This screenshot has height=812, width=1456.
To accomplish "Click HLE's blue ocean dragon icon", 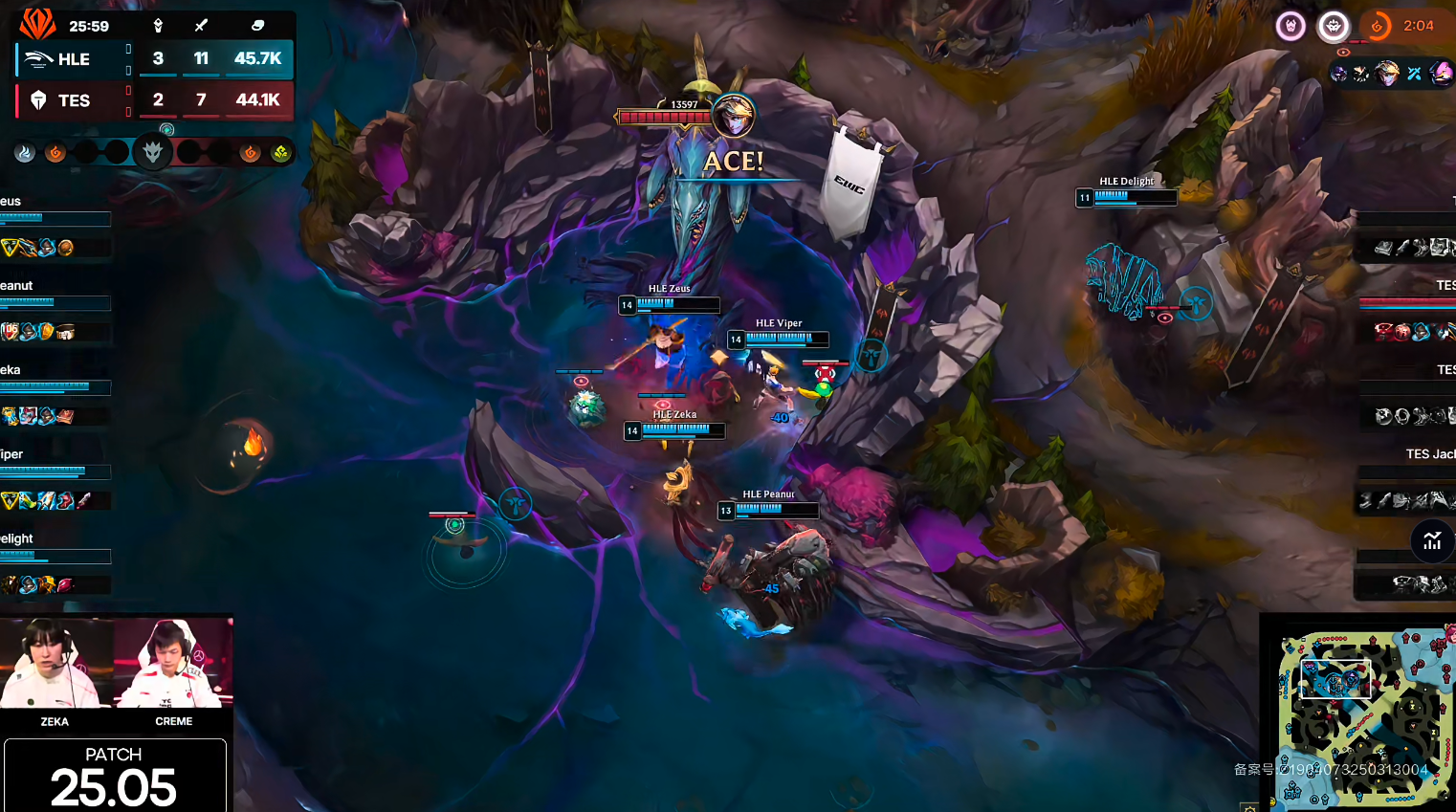I will click(x=25, y=153).
